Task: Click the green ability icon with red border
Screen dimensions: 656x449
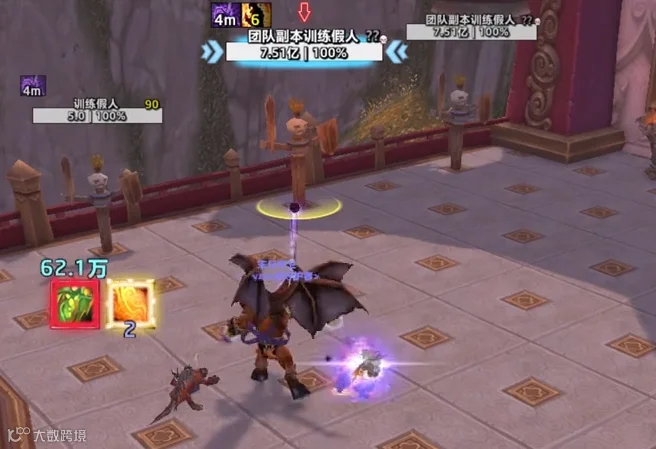Action: coord(75,302)
